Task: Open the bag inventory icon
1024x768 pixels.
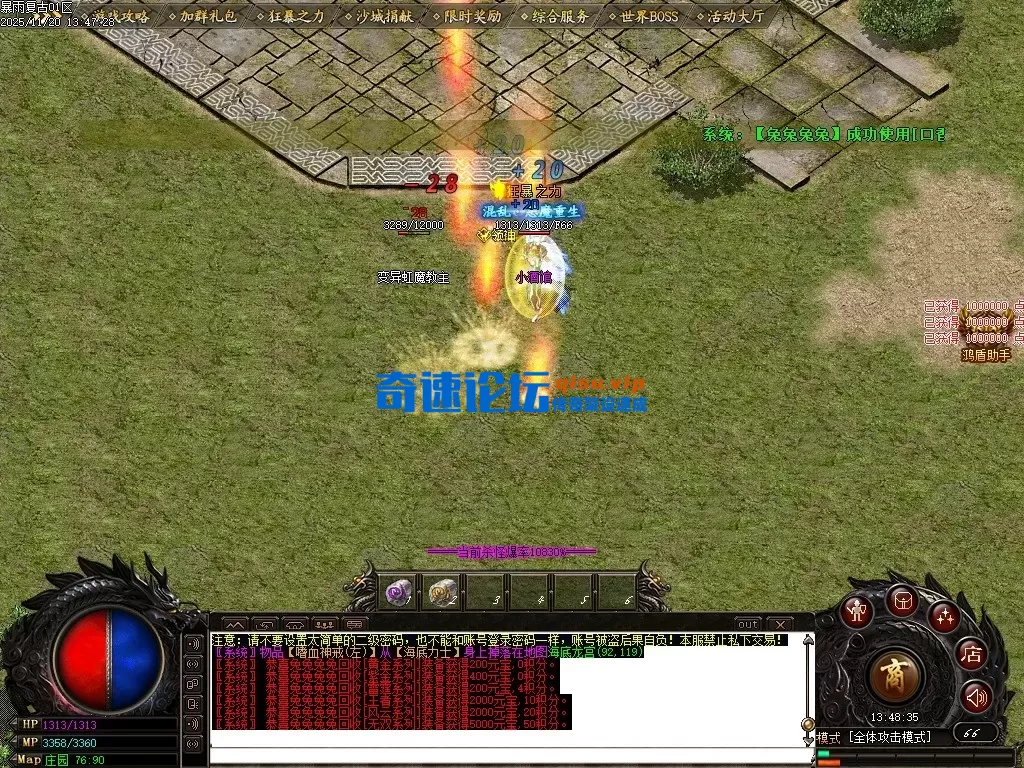Action: [x=900, y=600]
